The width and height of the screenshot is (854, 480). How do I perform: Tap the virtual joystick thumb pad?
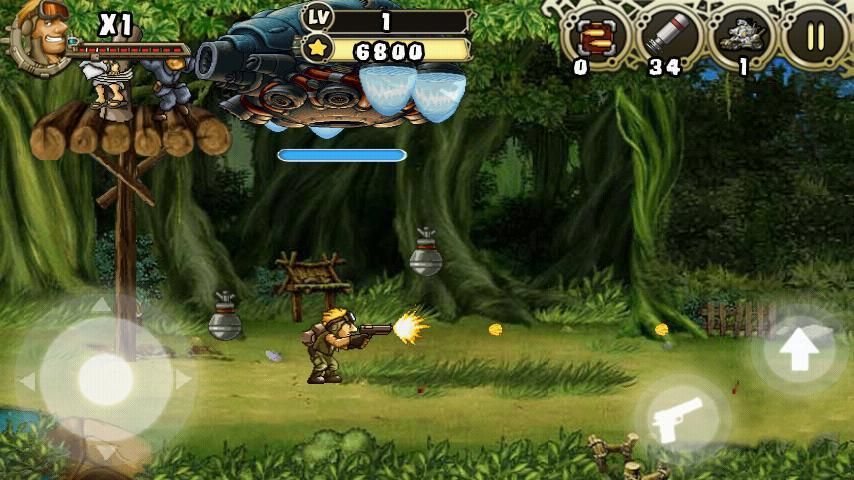coord(105,378)
